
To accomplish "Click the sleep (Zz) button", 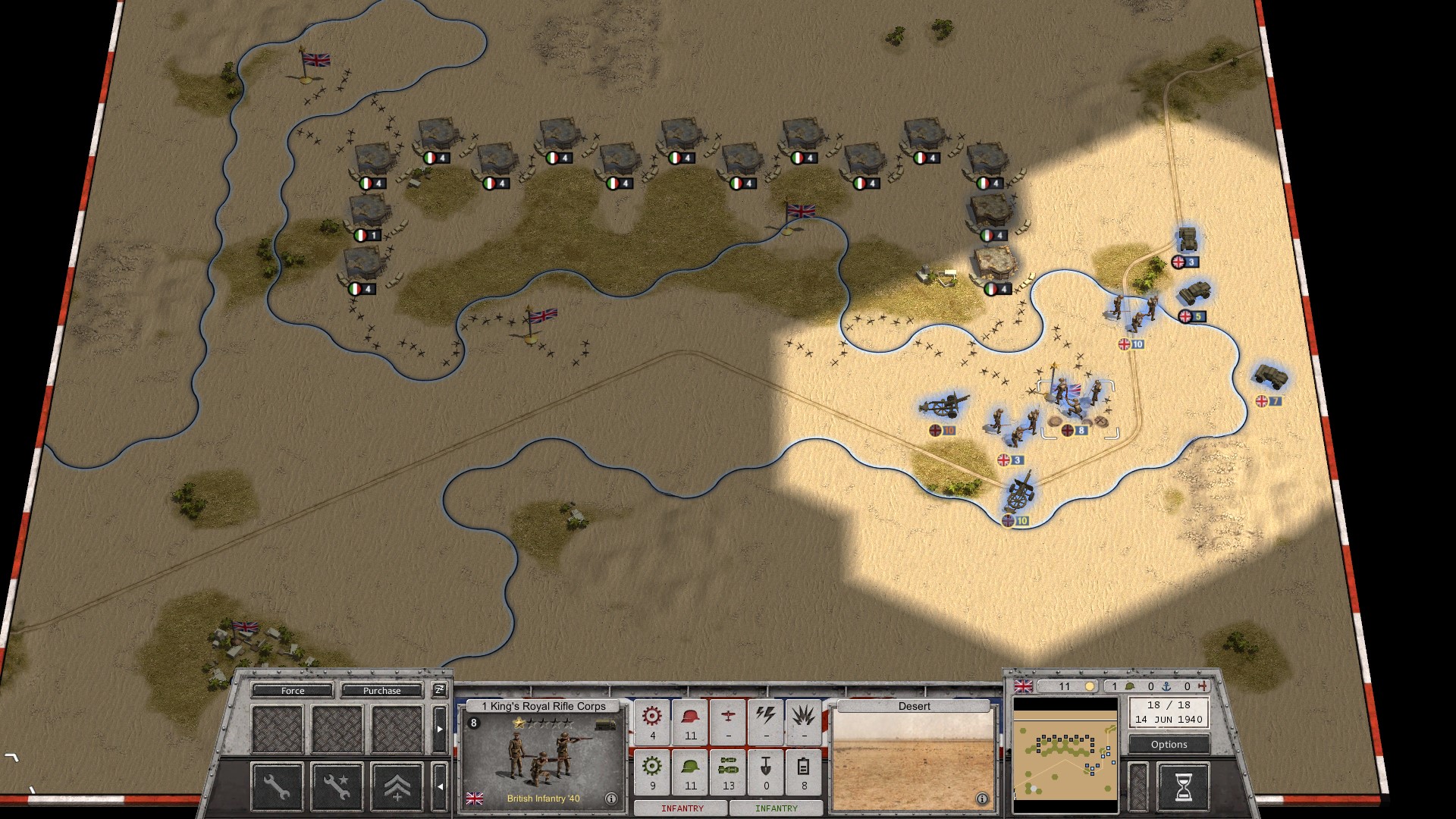I will 439,690.
